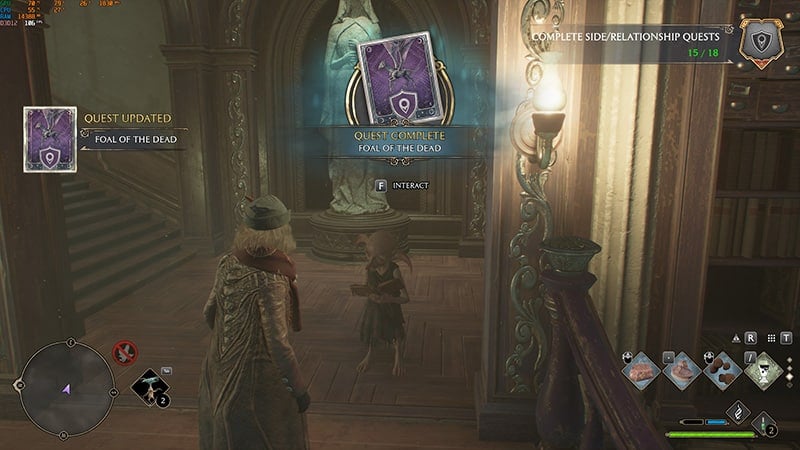Viewport: 800px width, 450px height.
Task: Click the shield quest icon in the tracker
Action: tap(759, 43)
